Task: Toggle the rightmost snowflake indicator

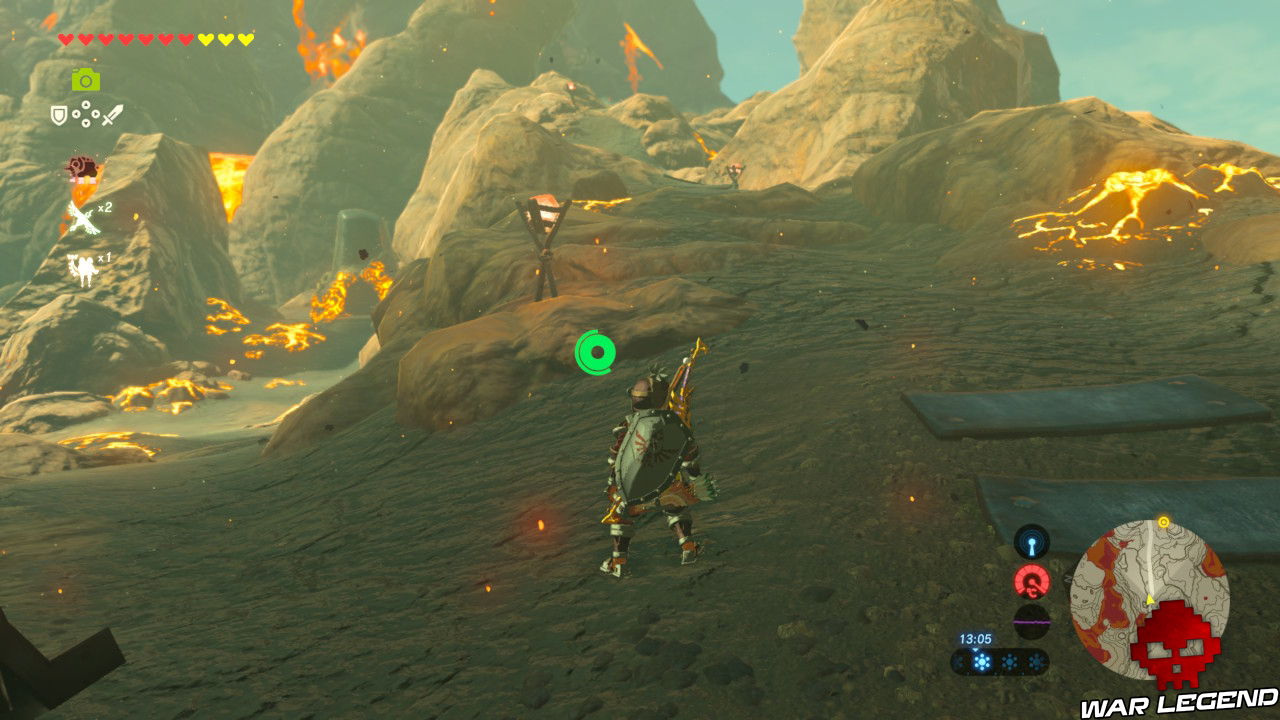Action: click(1037, 660)
